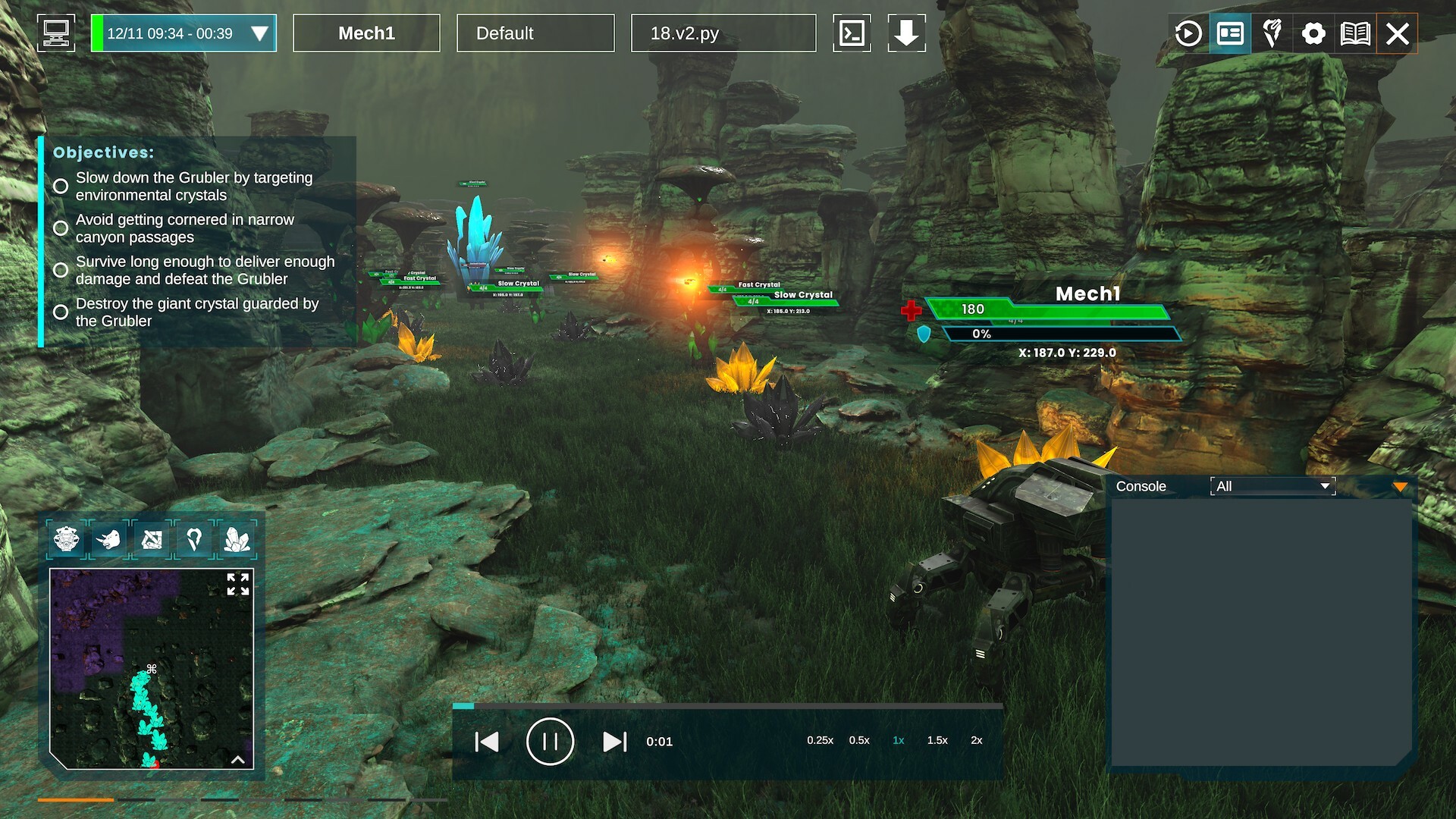Enable the crystal filter on minimap
This screenshot has width=1456, height=819.
click(x=237, y=540)
